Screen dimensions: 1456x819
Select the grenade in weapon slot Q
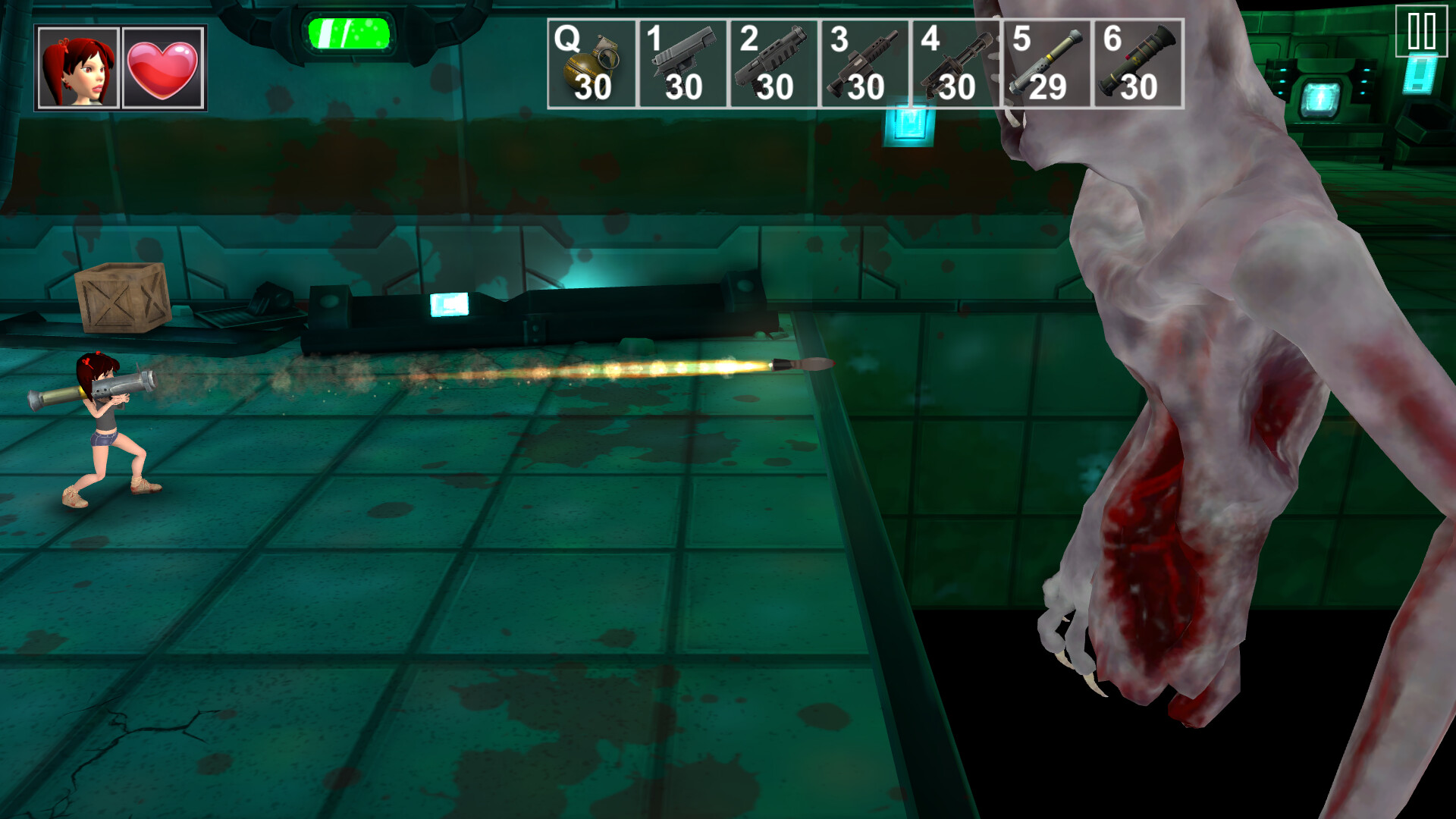591,57
